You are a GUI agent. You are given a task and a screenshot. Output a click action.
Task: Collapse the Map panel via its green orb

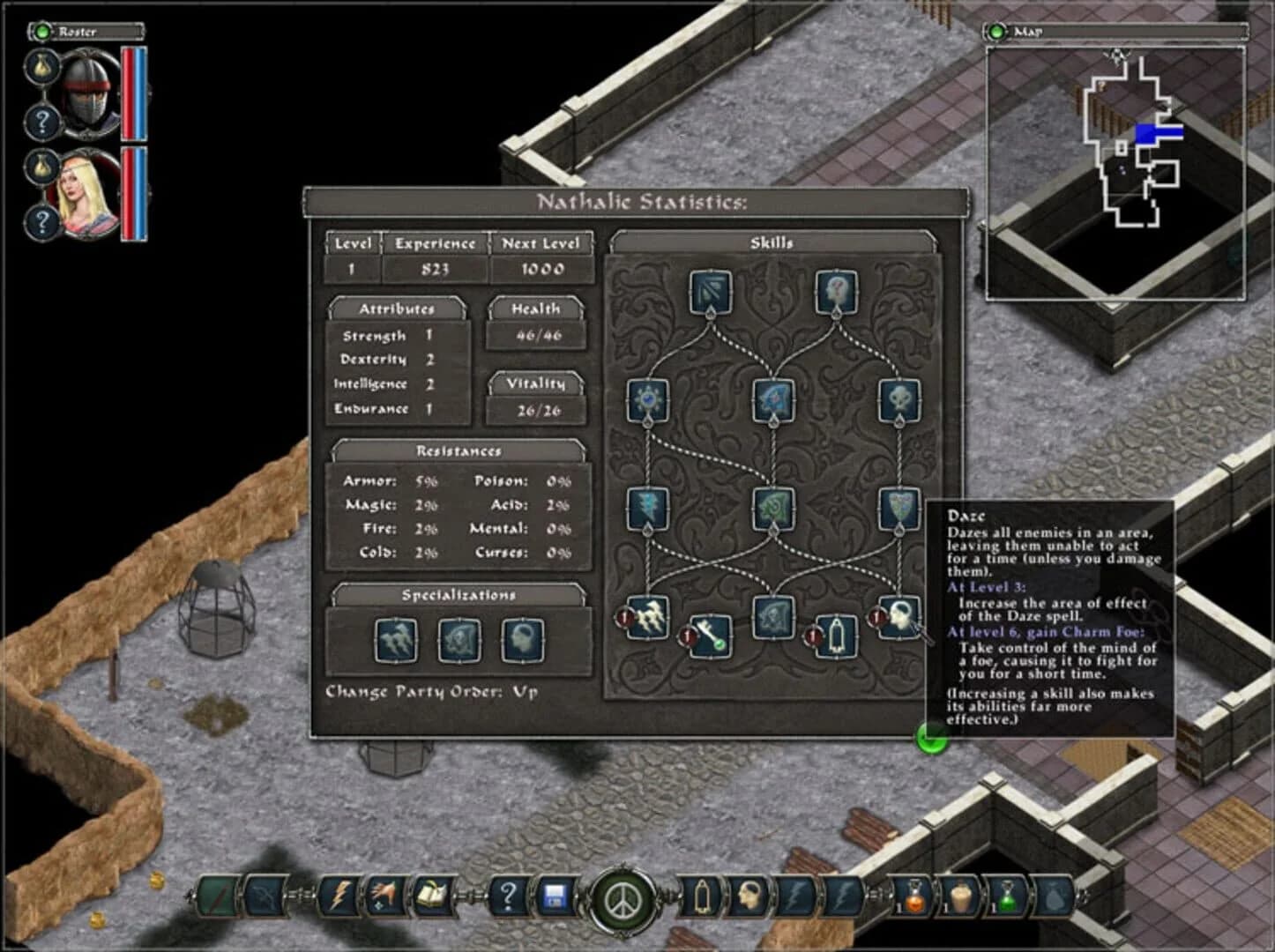point(996,32)
